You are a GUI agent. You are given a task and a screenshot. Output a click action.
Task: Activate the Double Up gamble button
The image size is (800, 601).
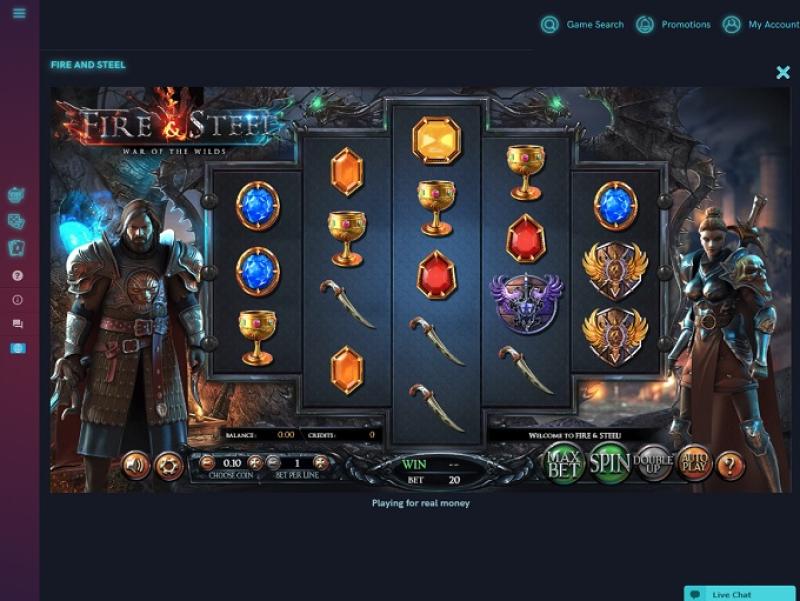[x=654, y=463]
